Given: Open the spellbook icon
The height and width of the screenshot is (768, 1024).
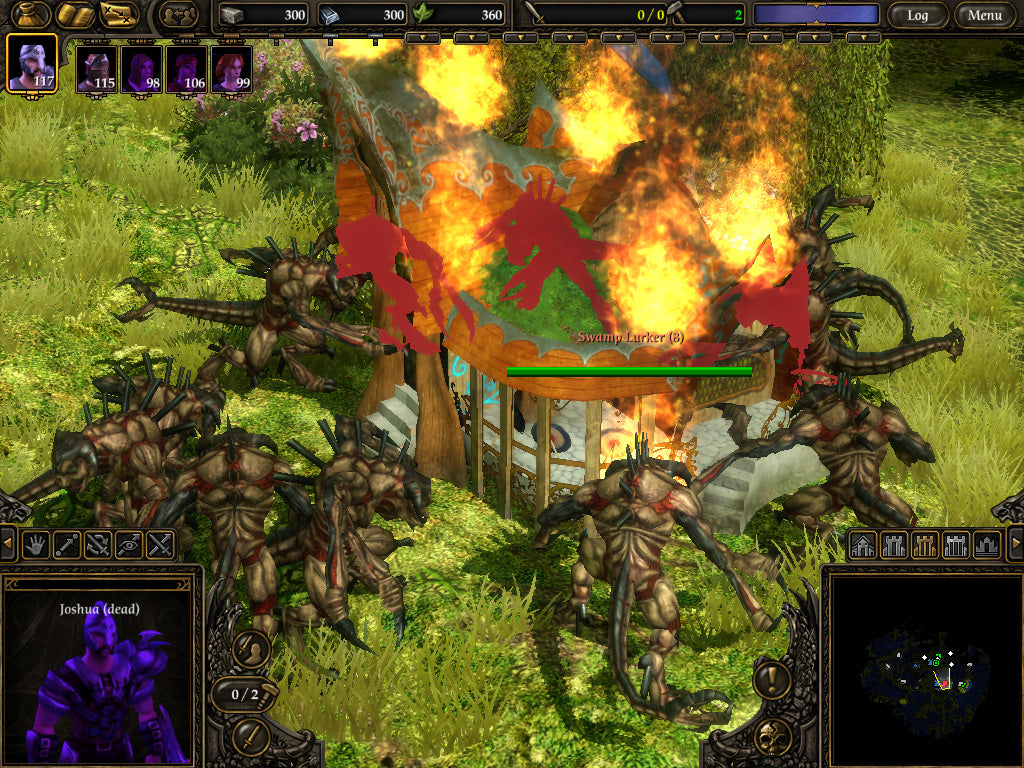Looking at the screenshot, I should tap(75, 14).
